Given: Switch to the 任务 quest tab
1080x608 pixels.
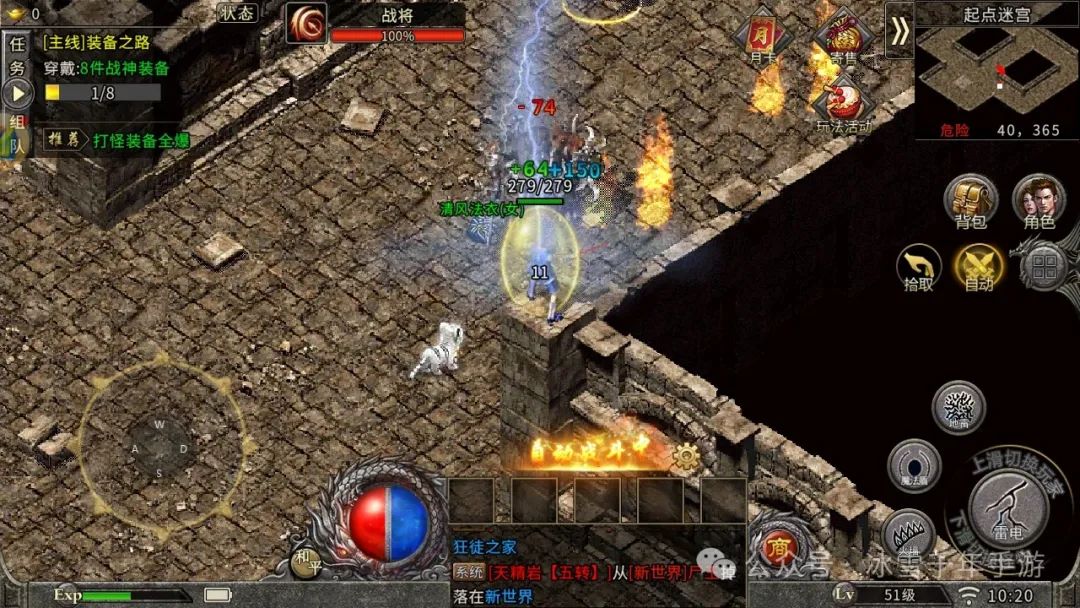Looking at the screenshot, I should point(16,57).
